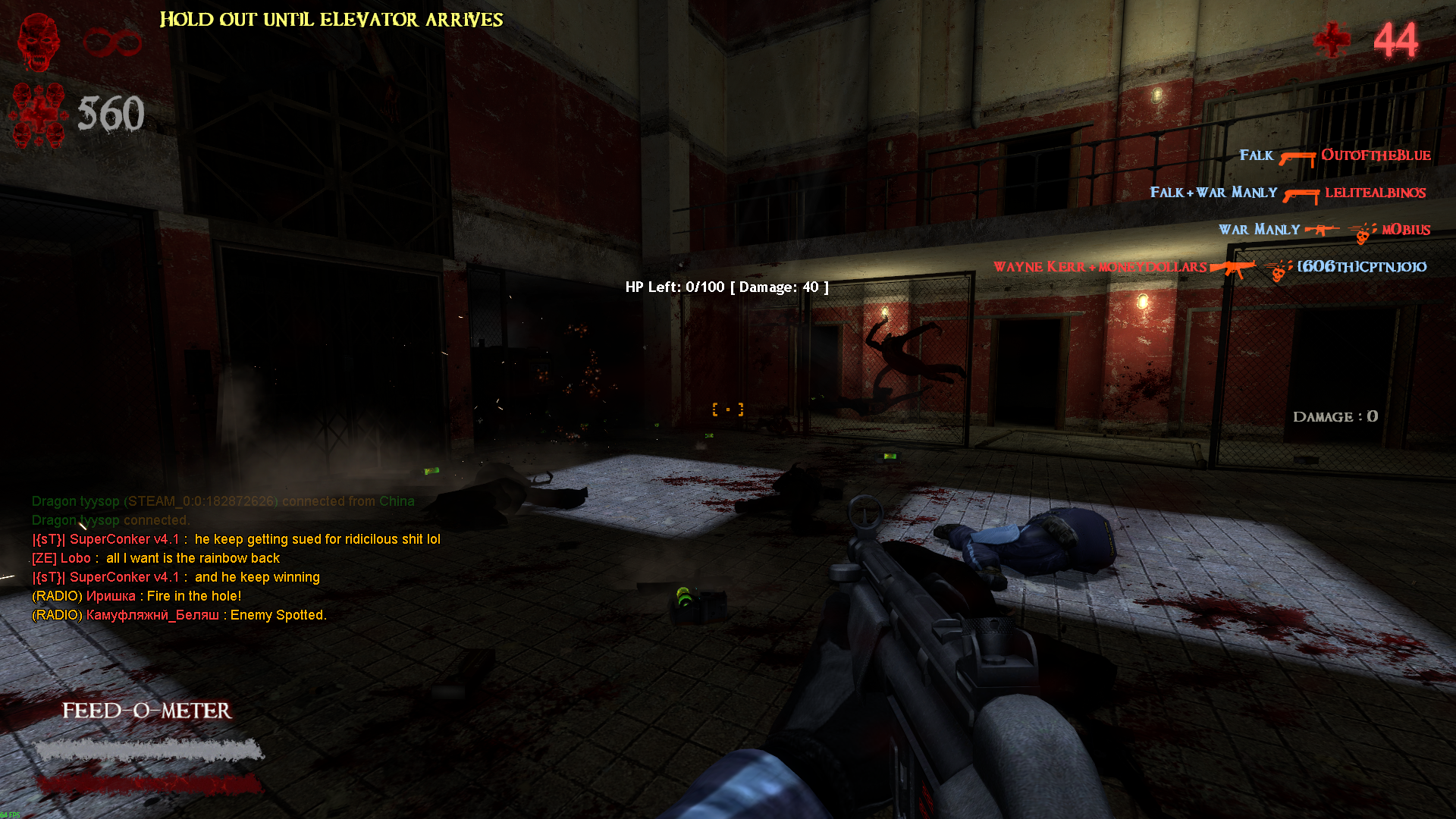Select the red infinity symbol icon
The image size is (1456, 819).
tap(112, 42)
